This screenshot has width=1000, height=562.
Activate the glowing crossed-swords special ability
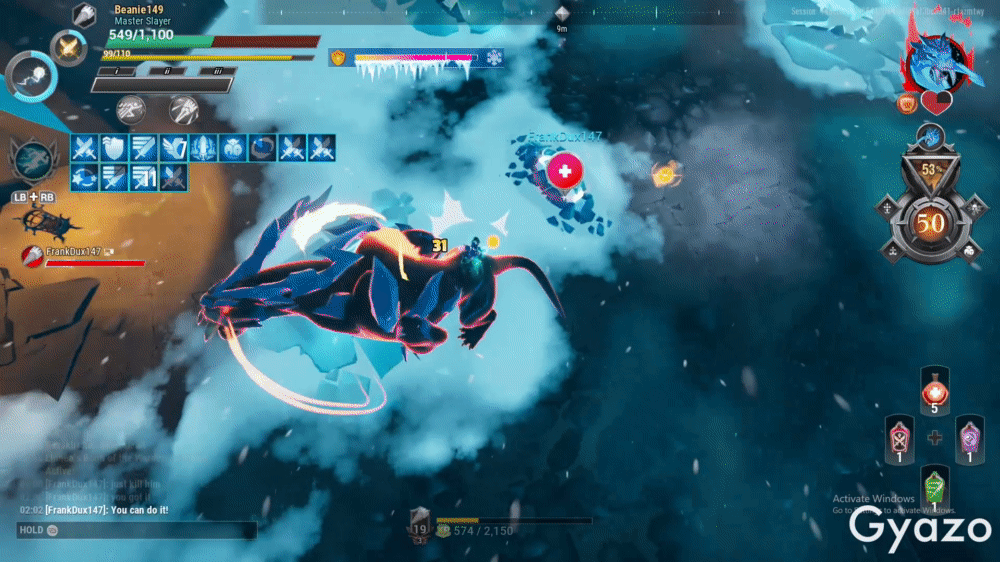[x=69, y=48]
